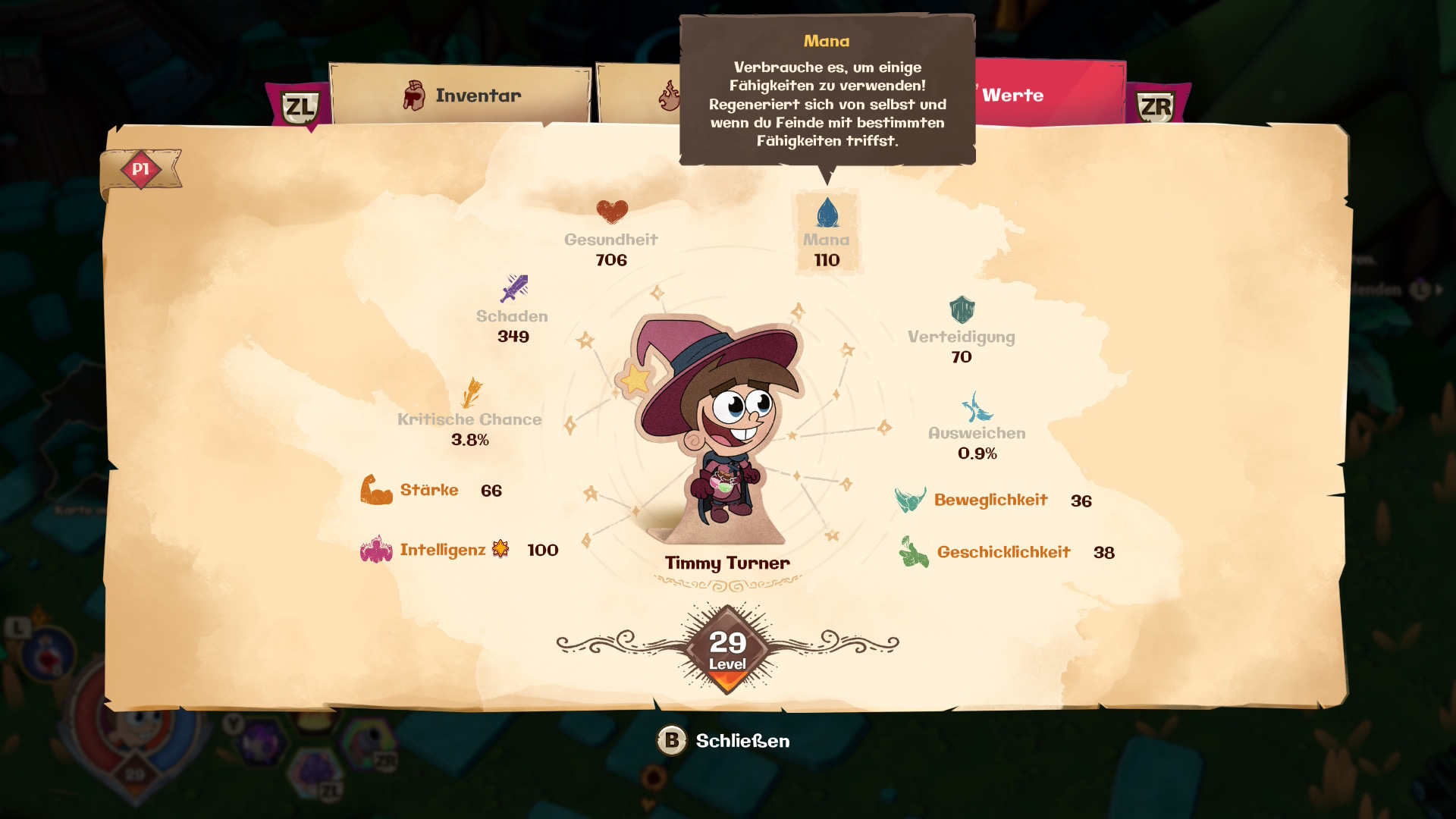
Task: Select the Mana stat
Action: tap(827, 233)
